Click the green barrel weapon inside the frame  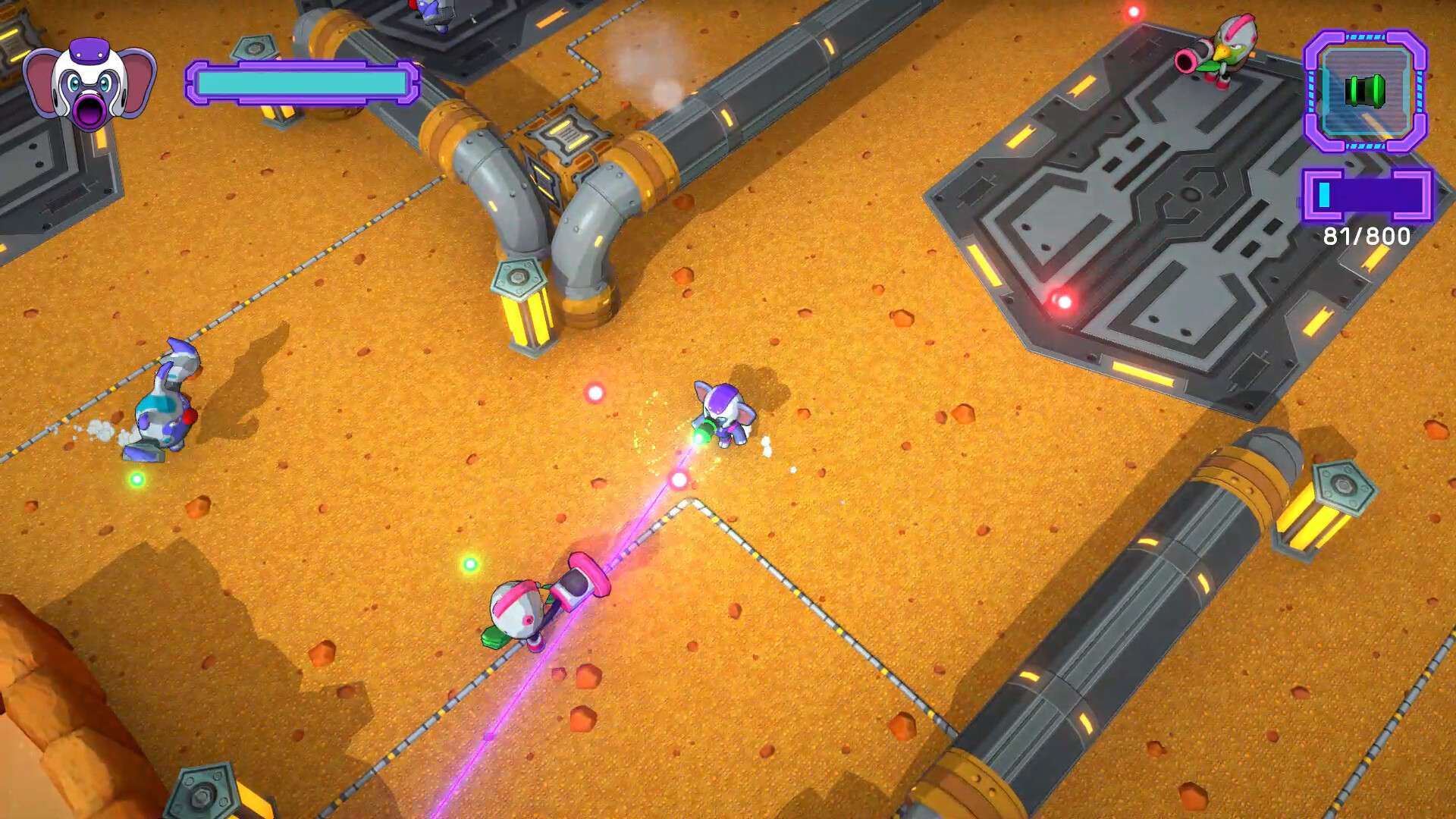click(1365, 91)
